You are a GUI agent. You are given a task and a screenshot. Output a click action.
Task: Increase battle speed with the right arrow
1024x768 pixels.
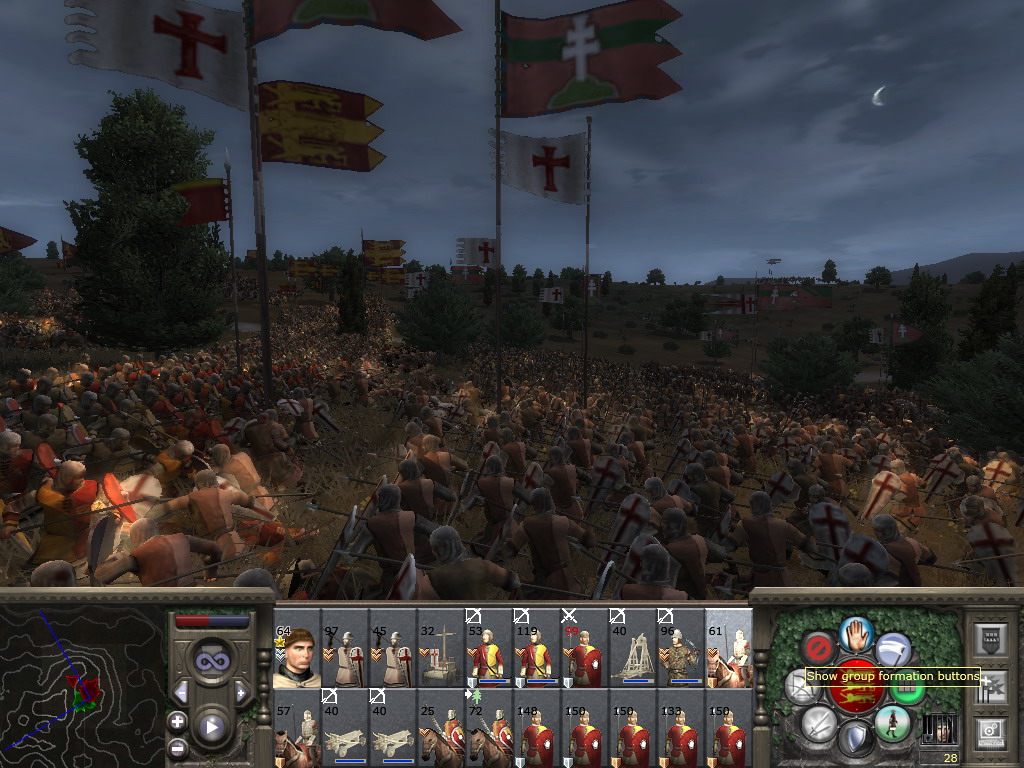(x=240, y=692)
